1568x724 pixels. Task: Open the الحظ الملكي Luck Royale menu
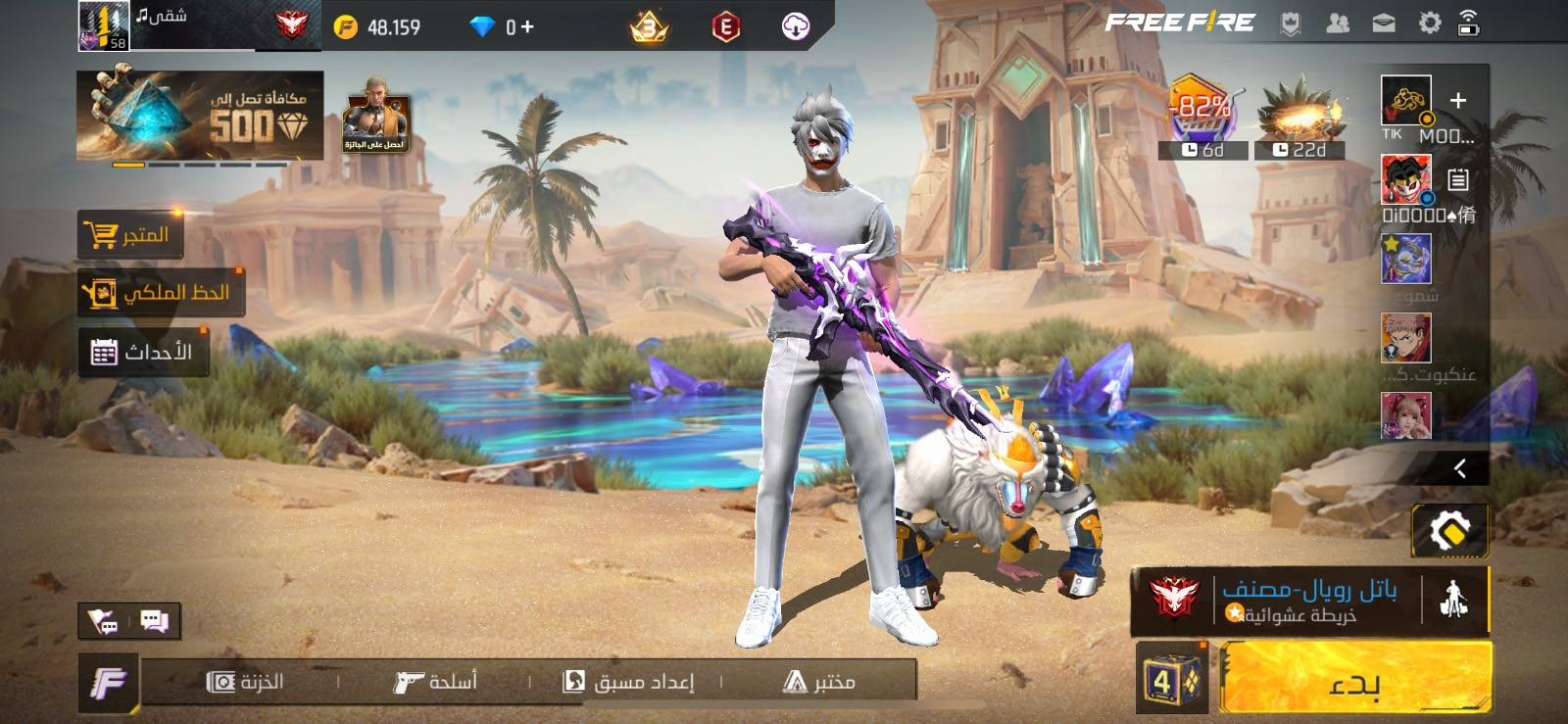point(161,293)
